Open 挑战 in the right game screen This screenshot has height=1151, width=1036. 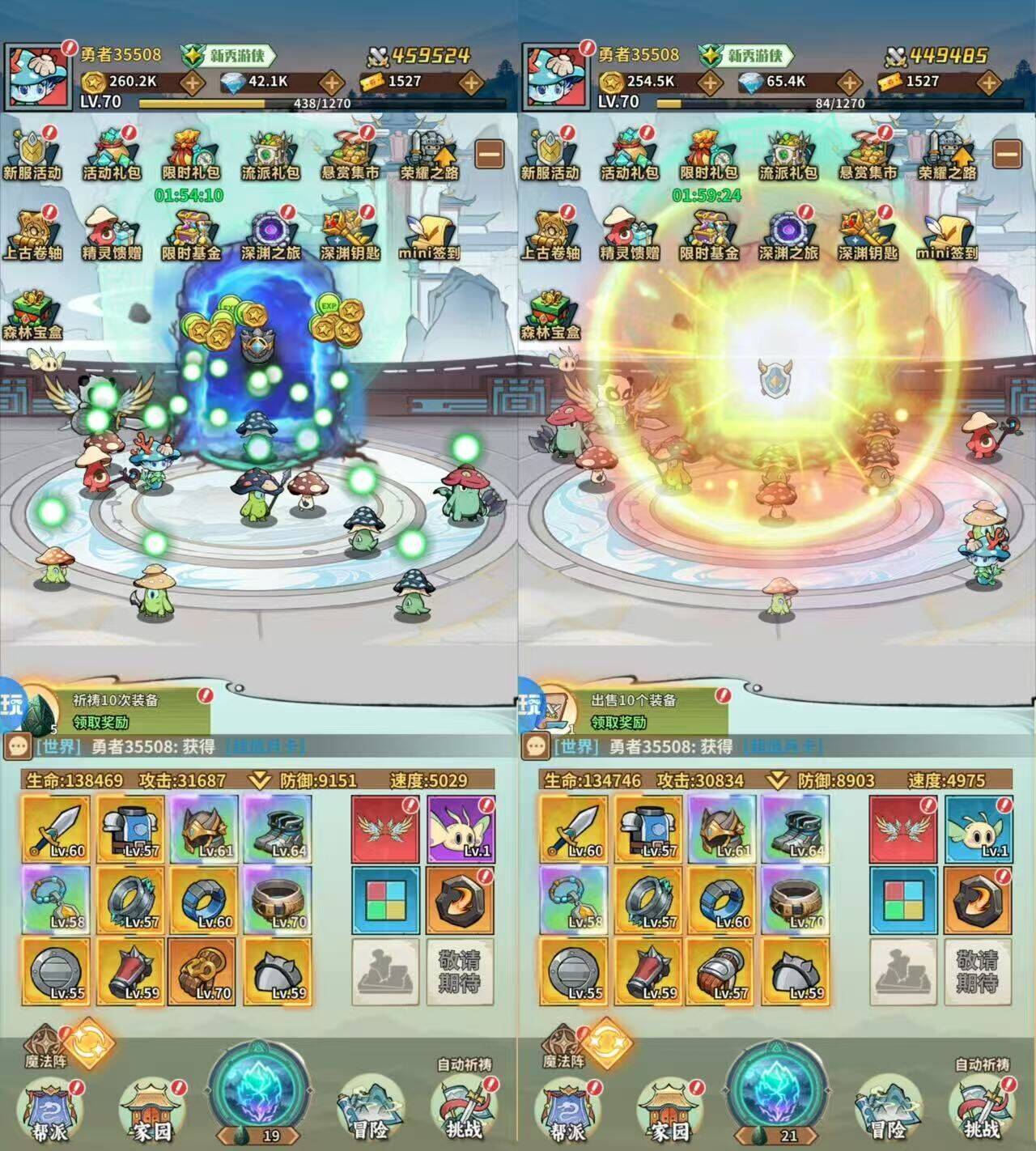[x=981, y=1109]
